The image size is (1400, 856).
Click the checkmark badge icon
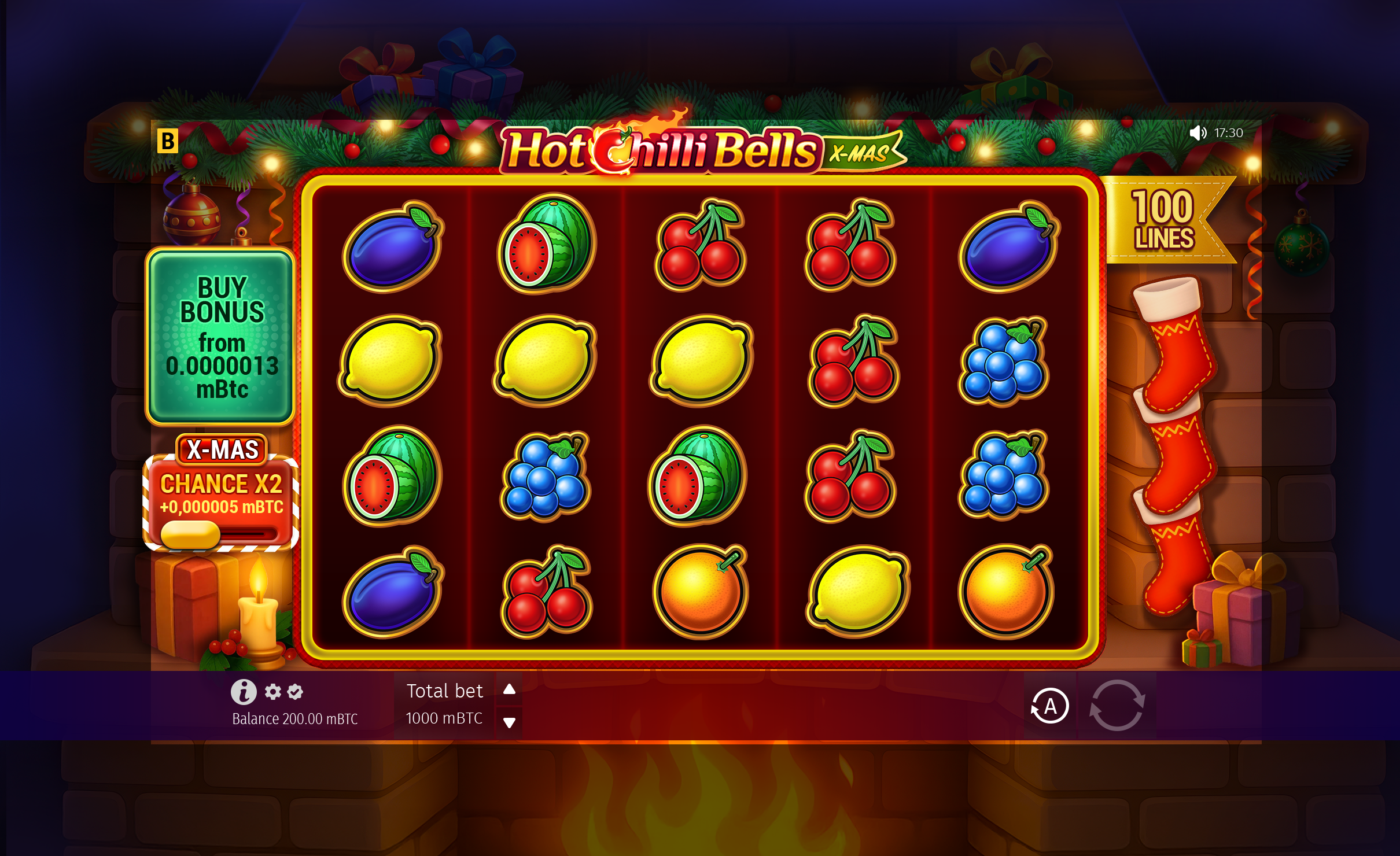click(x=295, y=691)
